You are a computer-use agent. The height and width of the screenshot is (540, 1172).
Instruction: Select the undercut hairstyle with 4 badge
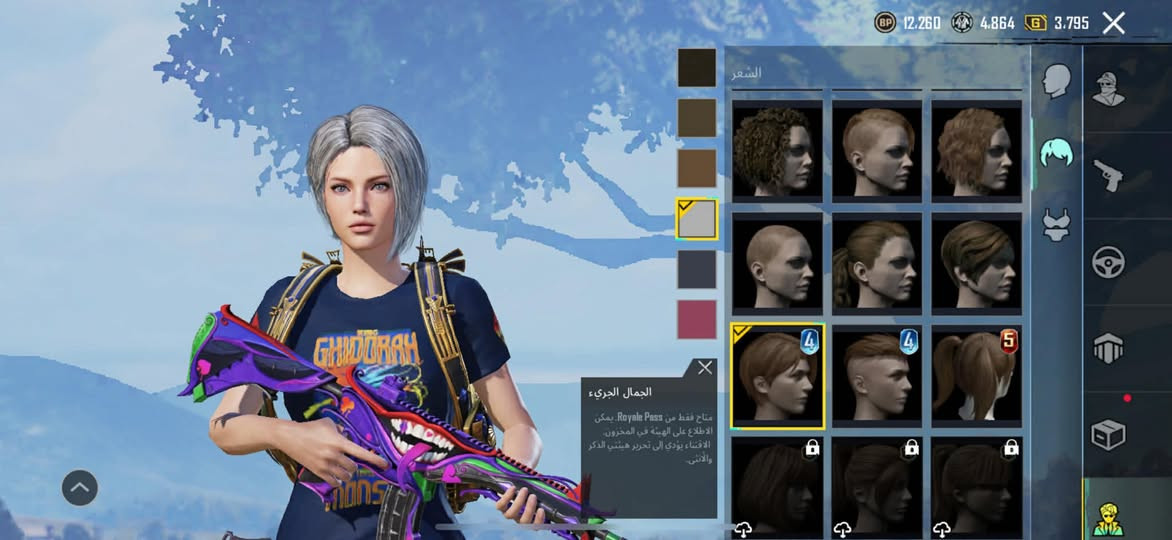coord(876,374)
